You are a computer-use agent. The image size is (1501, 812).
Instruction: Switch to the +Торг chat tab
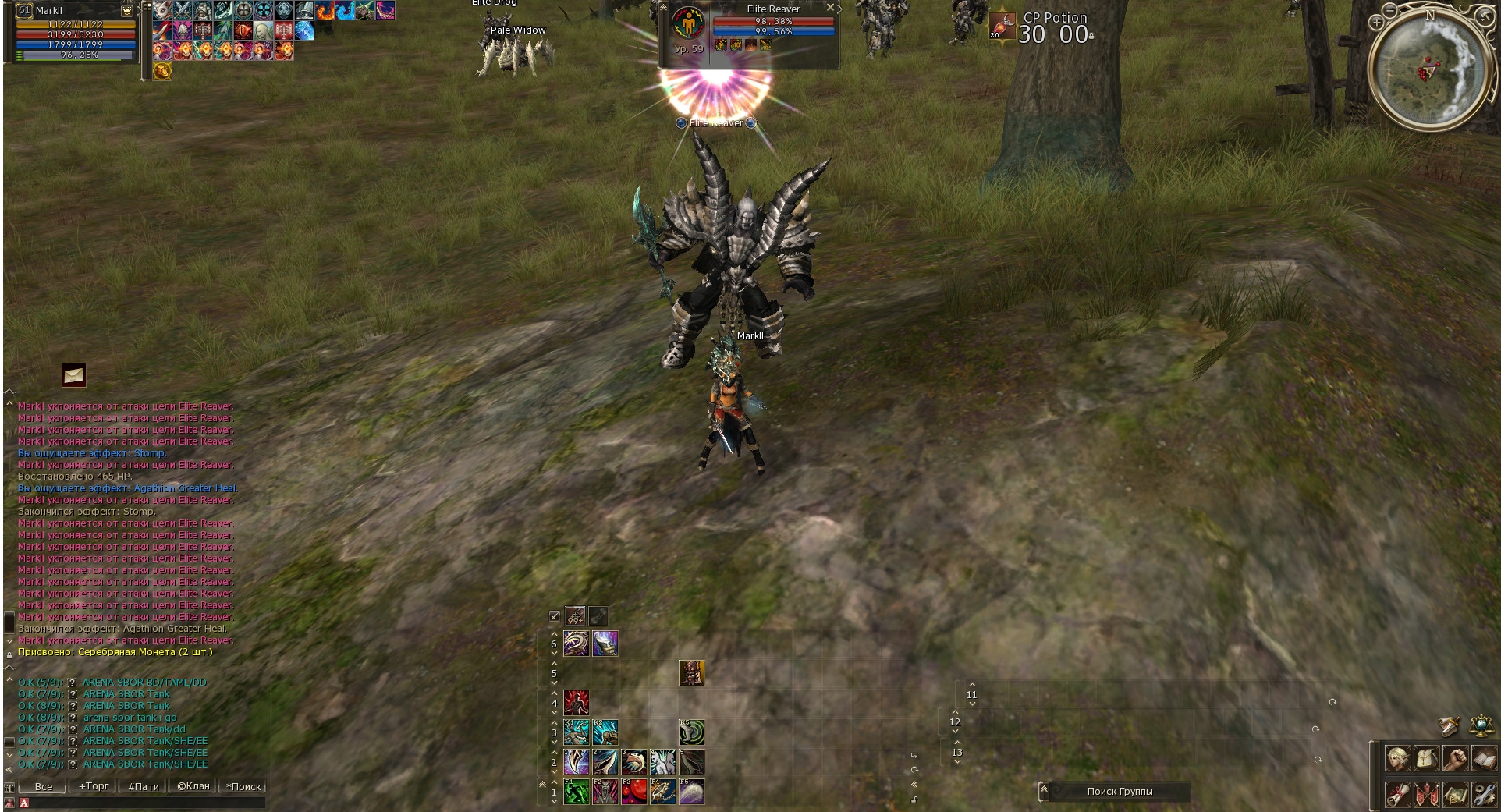pyautogui.click(x=94, y=786)
